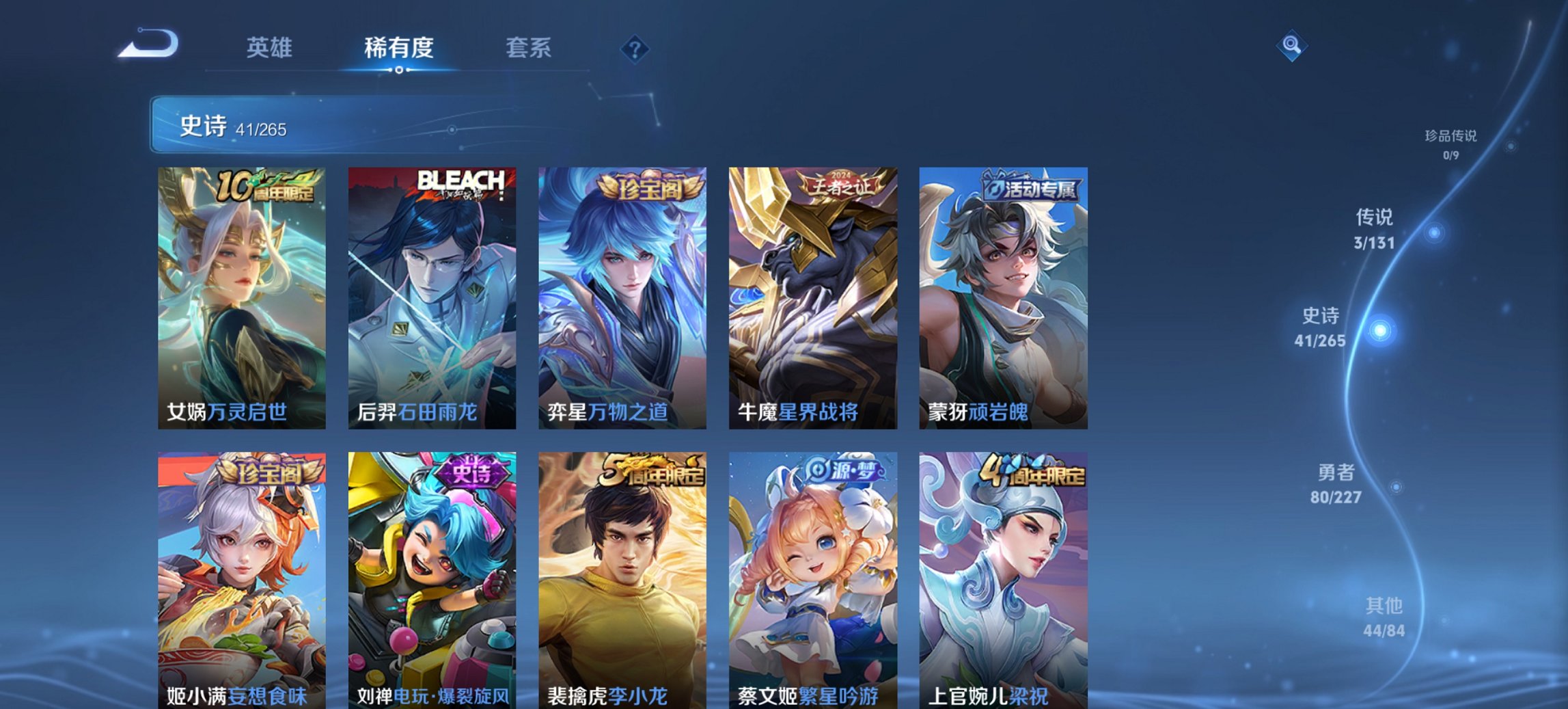Switch to the 套系 tab
Image resolution: width=1568 pixels, height=709 pixels.
[528, 49]
